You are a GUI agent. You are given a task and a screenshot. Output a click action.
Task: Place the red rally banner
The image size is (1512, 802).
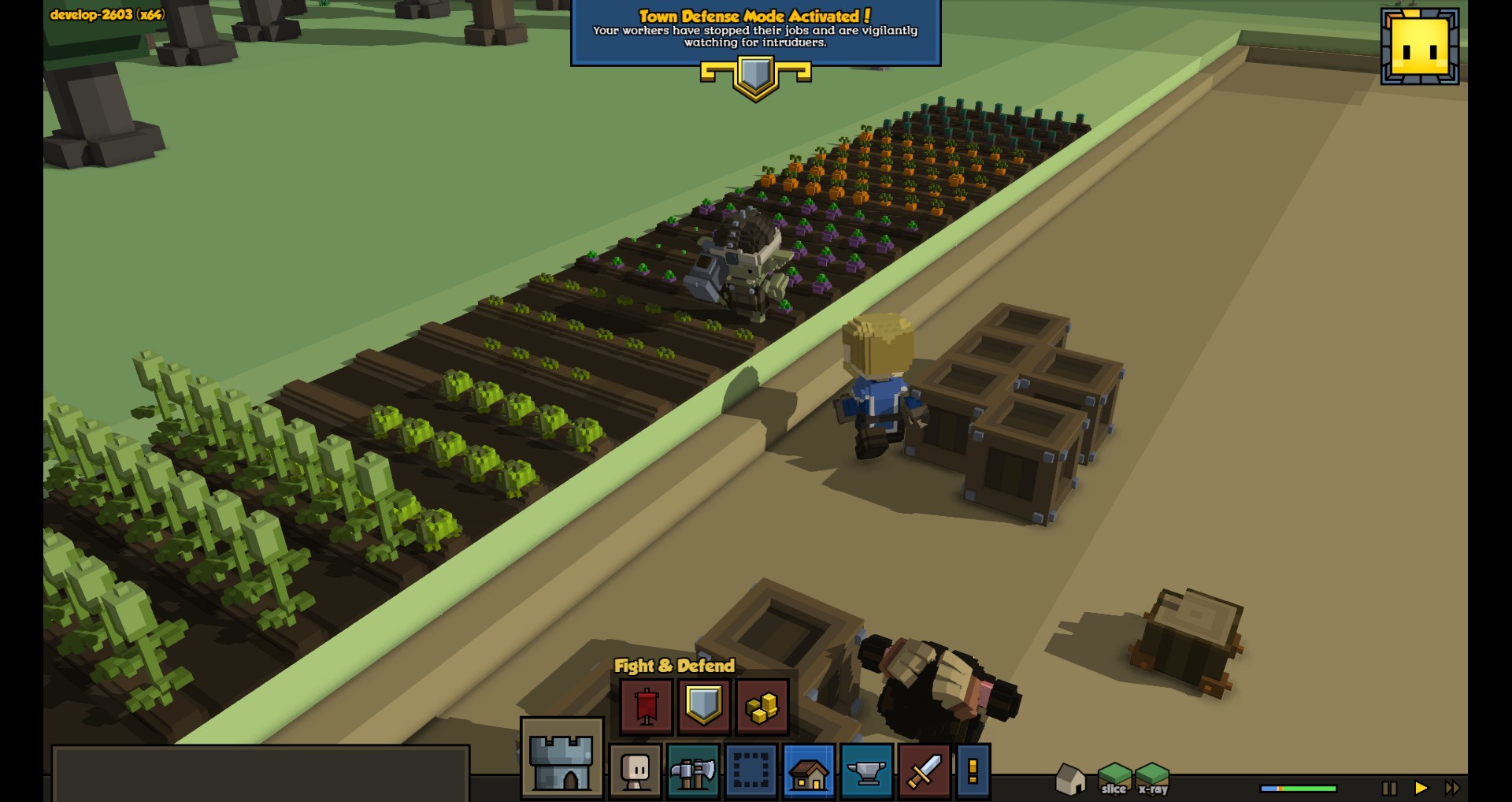tap(647, 706)
